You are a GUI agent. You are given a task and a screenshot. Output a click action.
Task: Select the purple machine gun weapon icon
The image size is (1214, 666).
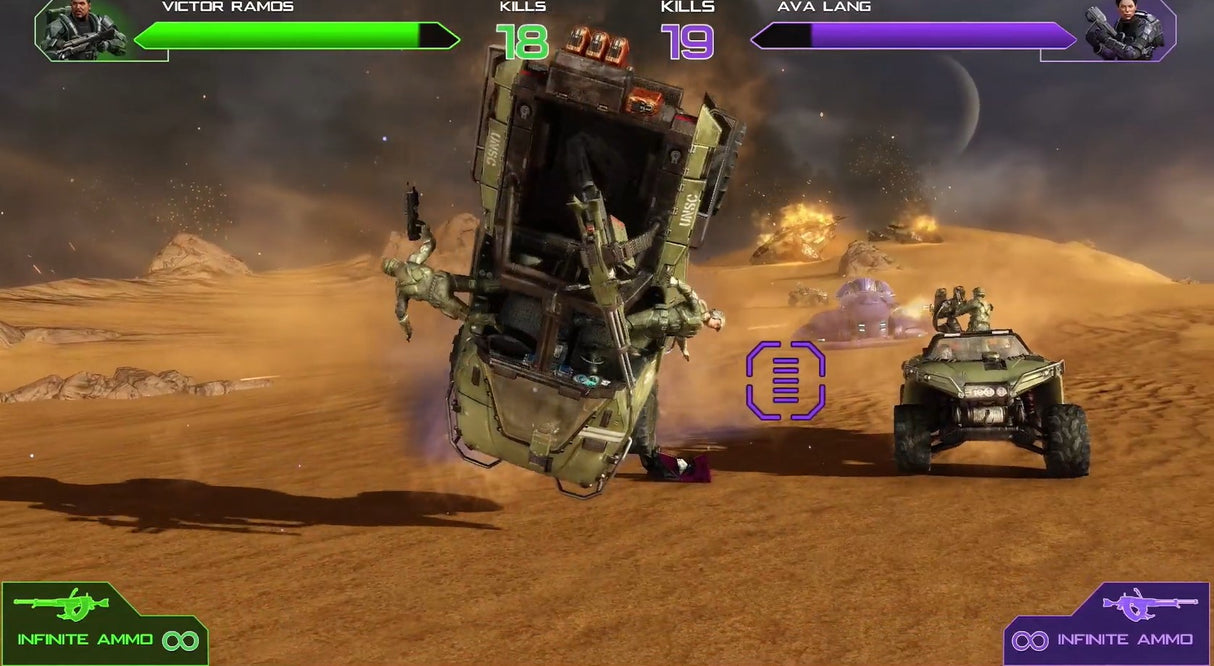[x=1149, y=603]
